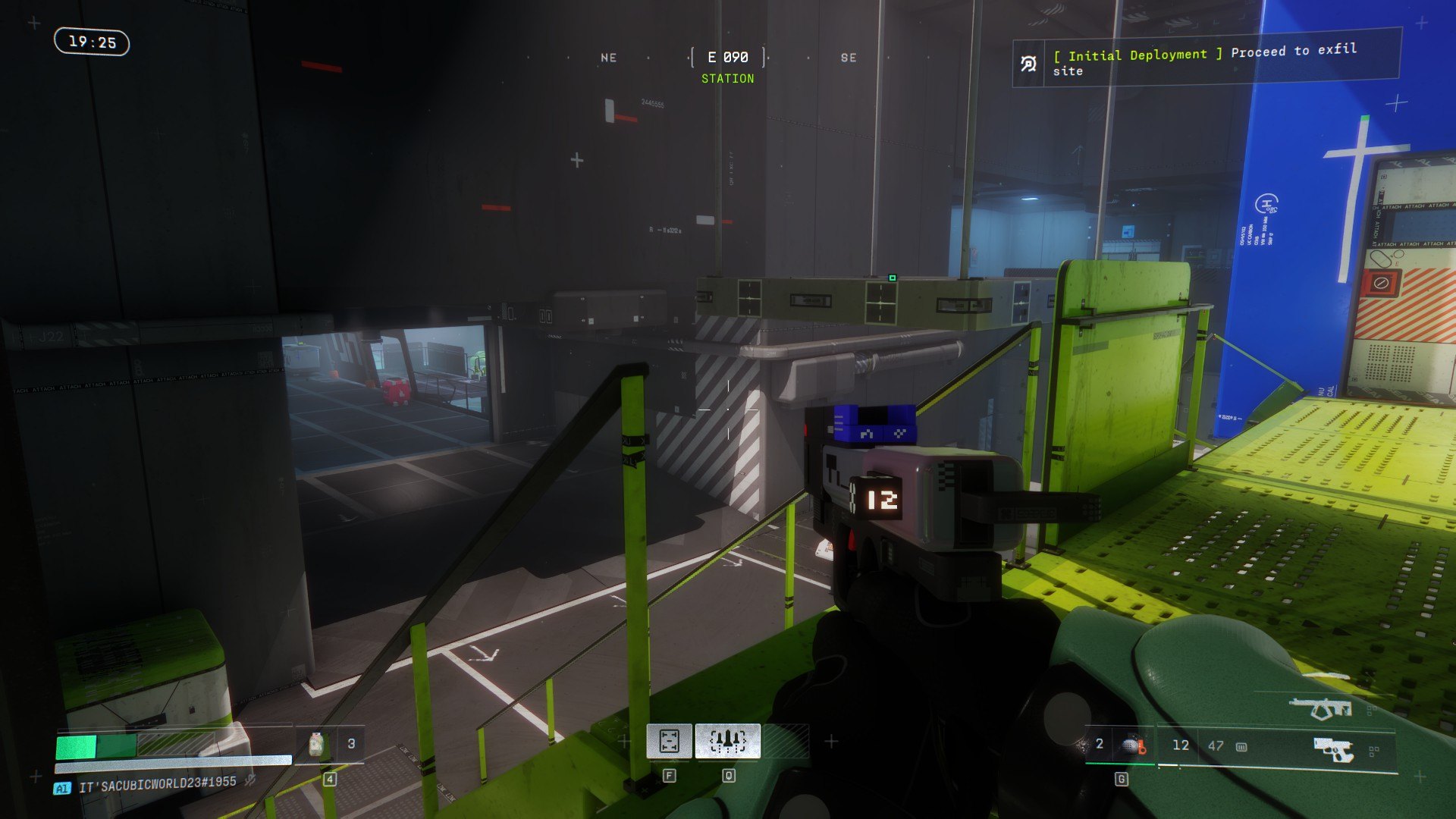Trigger the triple-rocket ability icon
The image size is (1456, 819).
click(x=727, y=741)
